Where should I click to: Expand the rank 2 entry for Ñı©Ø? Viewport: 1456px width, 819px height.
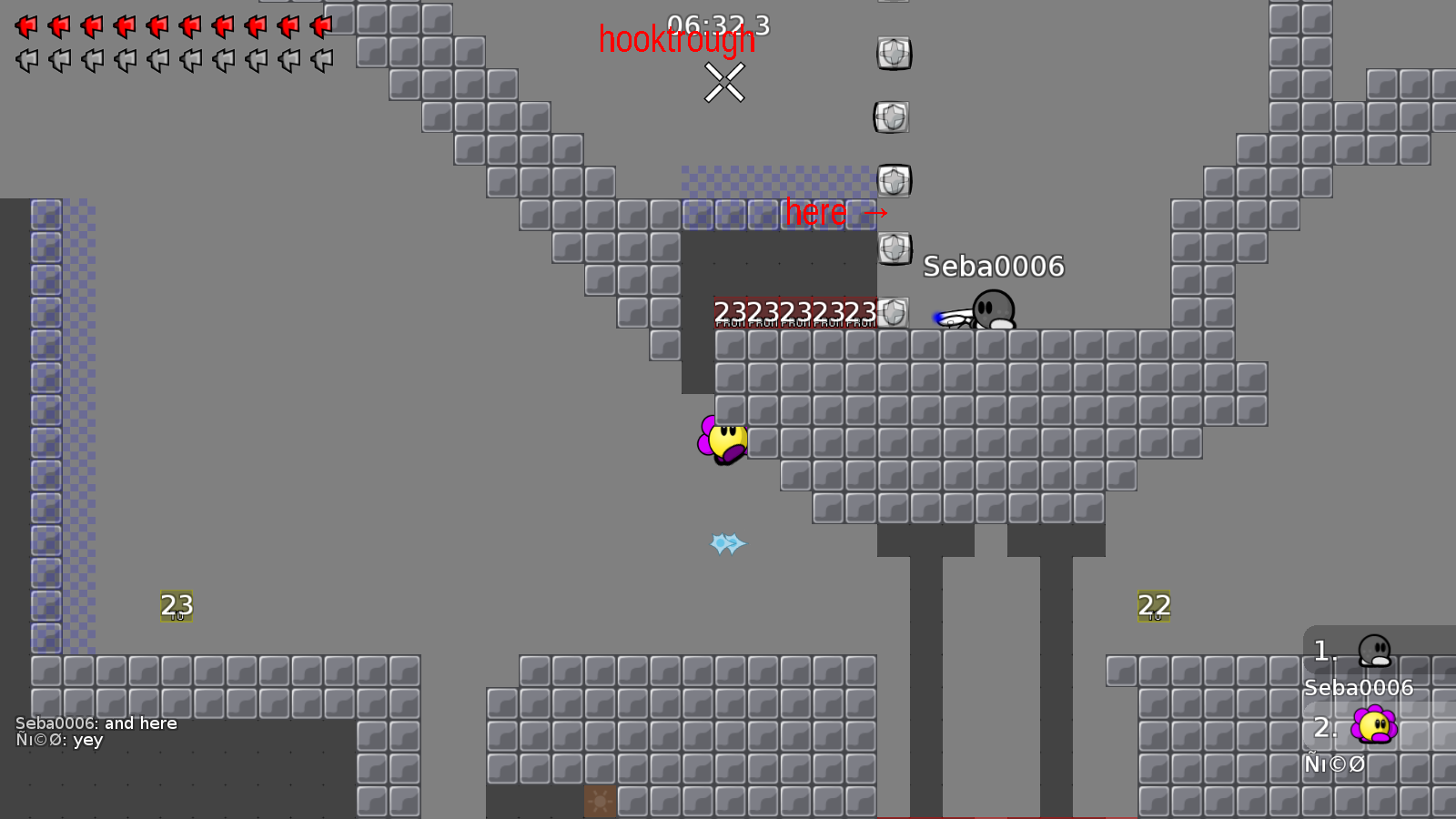[1358, 746]
